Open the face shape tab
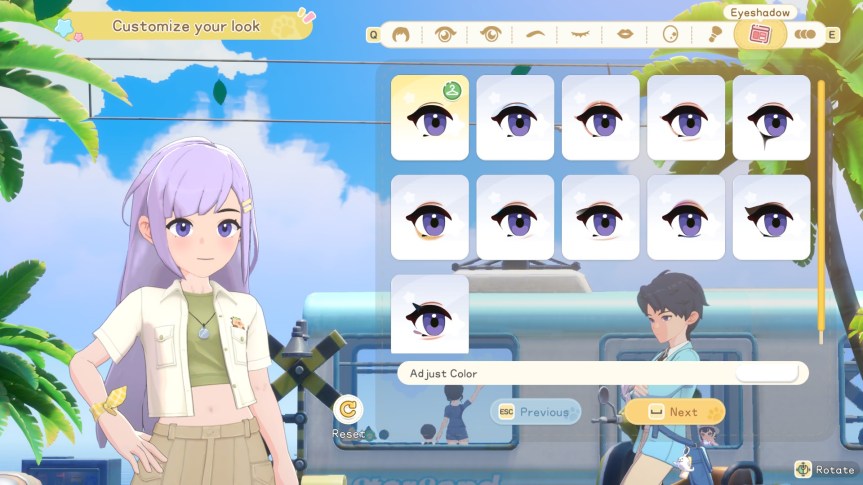Screen dimensions: 863x485 [x=670, y=34]
